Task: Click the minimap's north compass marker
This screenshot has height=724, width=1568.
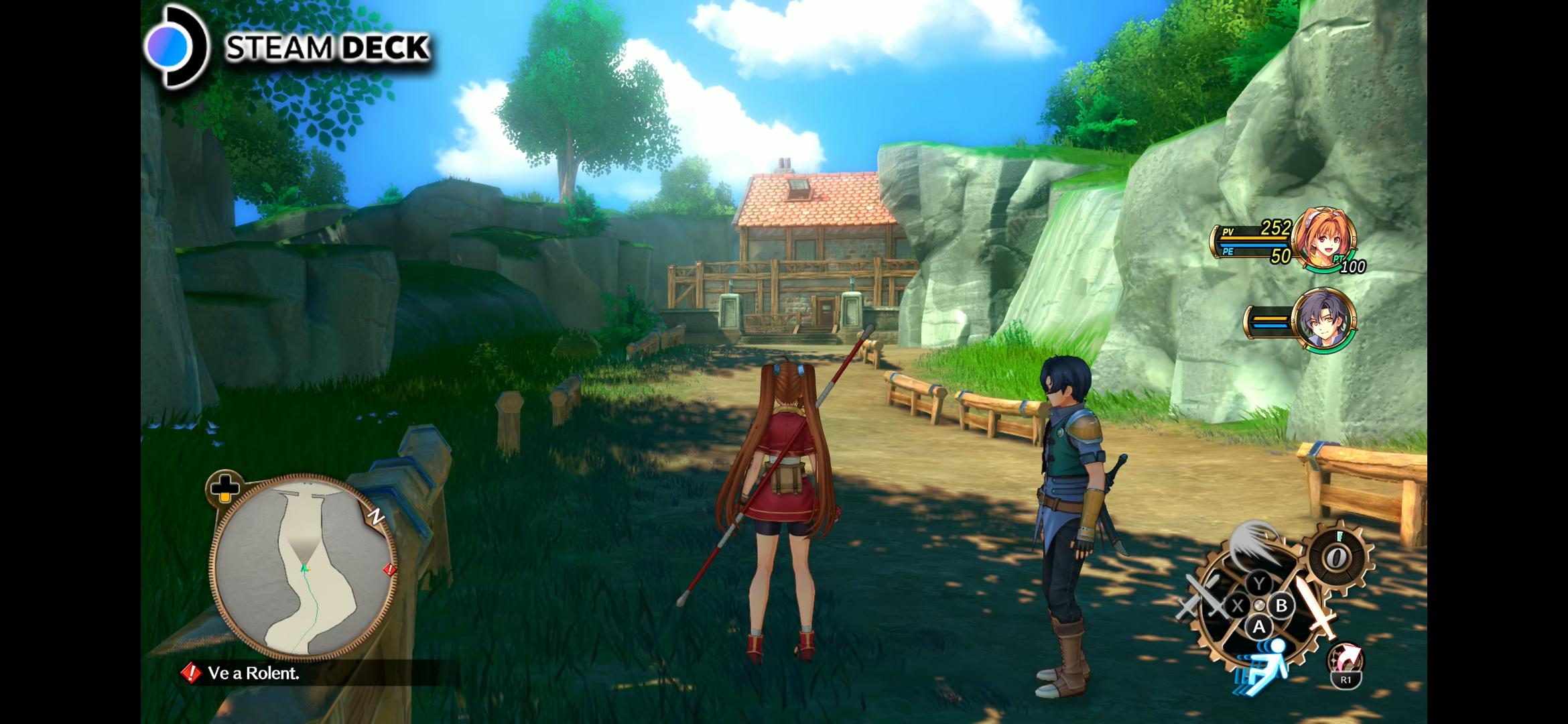Action: (x=377, y=516)
